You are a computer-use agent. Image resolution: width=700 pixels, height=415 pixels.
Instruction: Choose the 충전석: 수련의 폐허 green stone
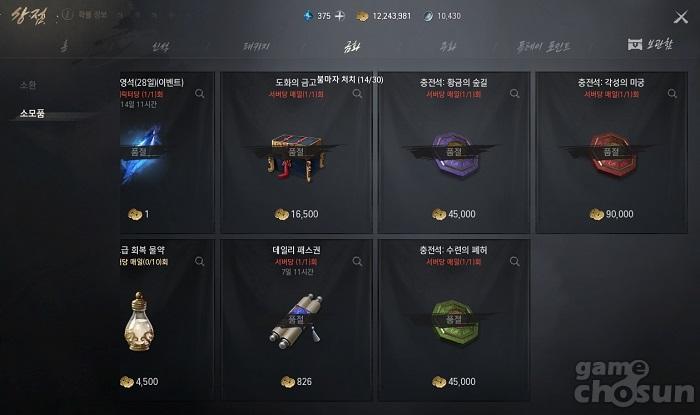click(453, 320)
